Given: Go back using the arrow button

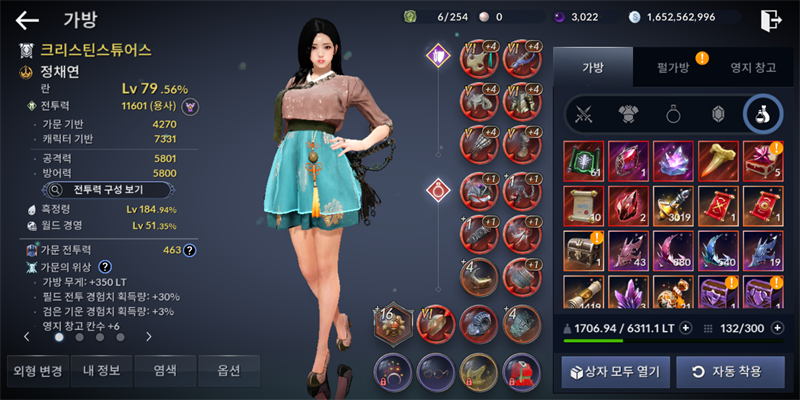Looking at the screenshot, I should (x=27, y=19).
